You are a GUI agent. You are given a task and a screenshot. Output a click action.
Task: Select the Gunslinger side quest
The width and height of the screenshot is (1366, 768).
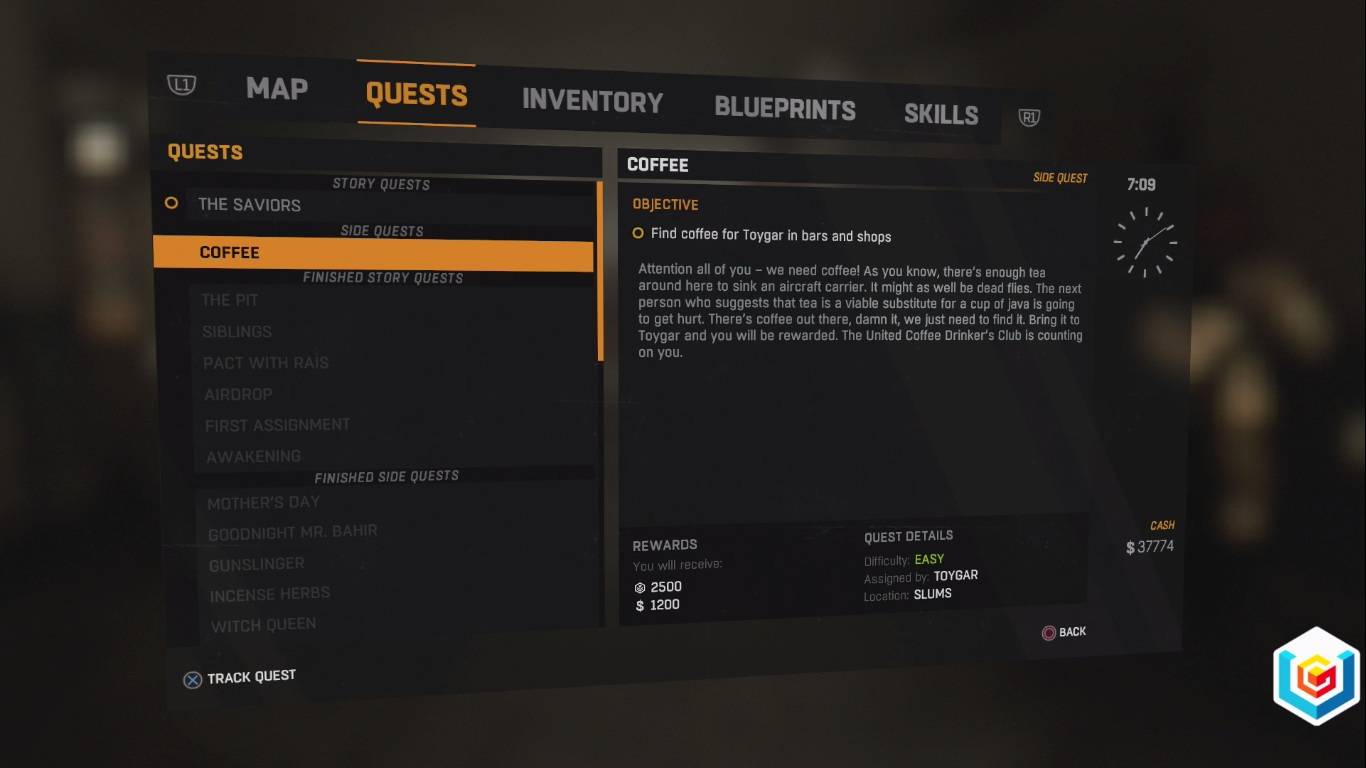pyautogui.click(x=256, y=564)
